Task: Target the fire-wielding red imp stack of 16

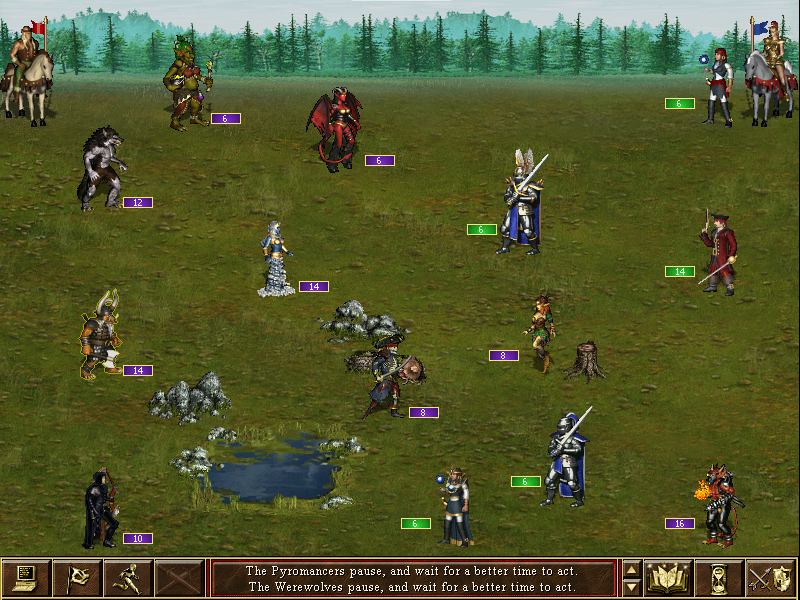Action: point(720,504)
